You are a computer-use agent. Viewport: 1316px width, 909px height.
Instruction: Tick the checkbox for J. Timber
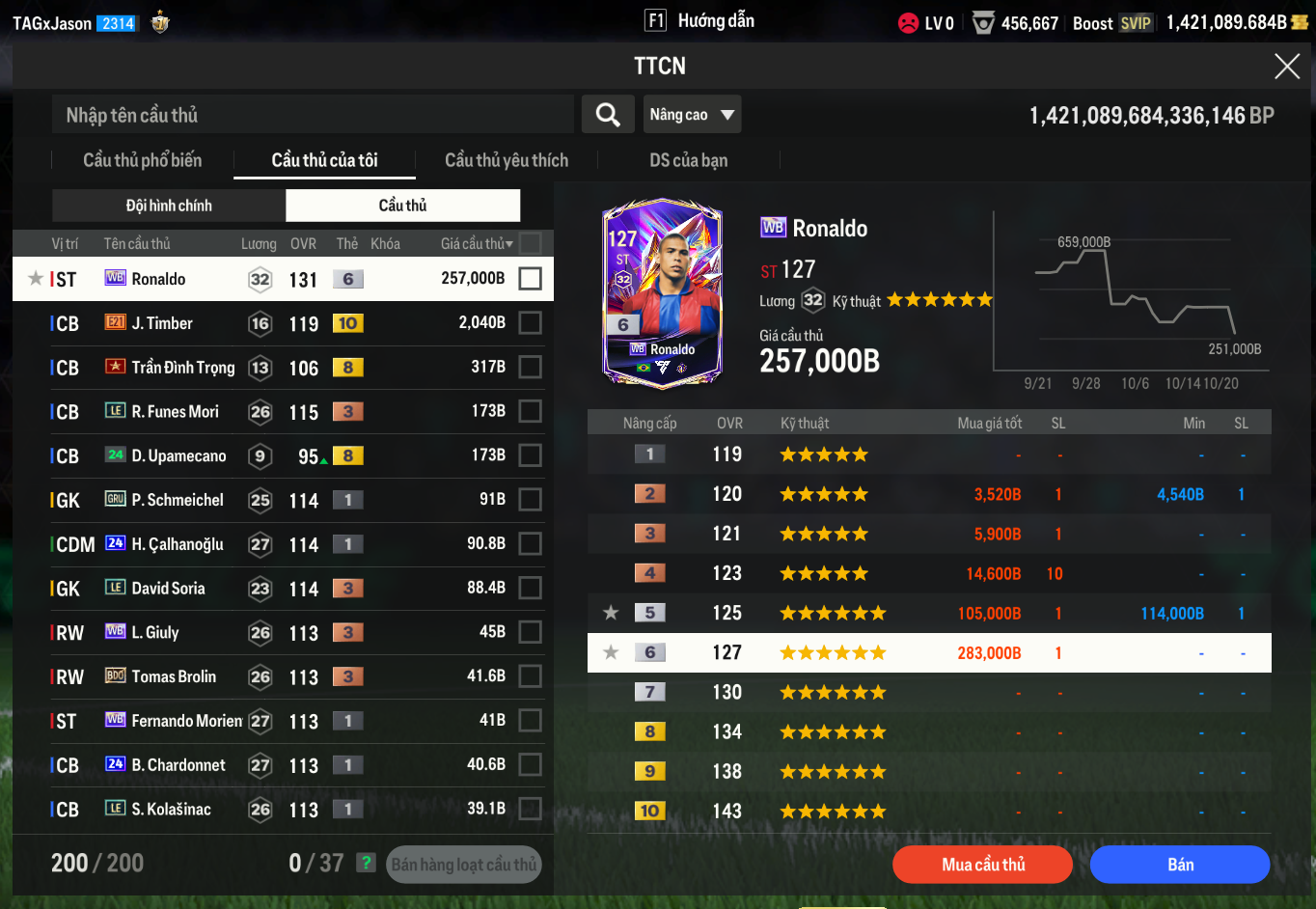[x=530, y=323]
